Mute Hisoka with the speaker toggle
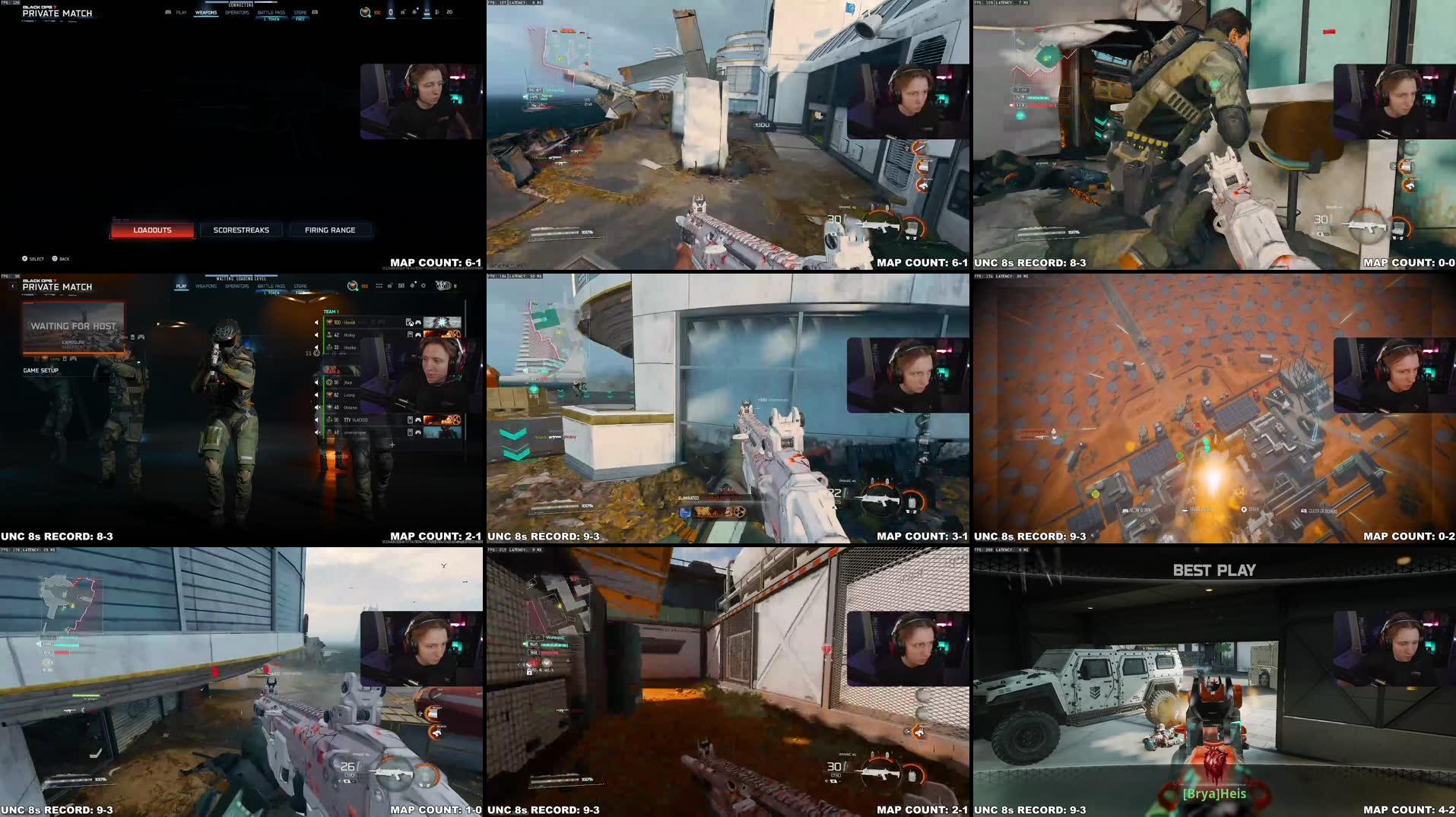The height and width of the screenshot is (817, 1456). [316, 347]
